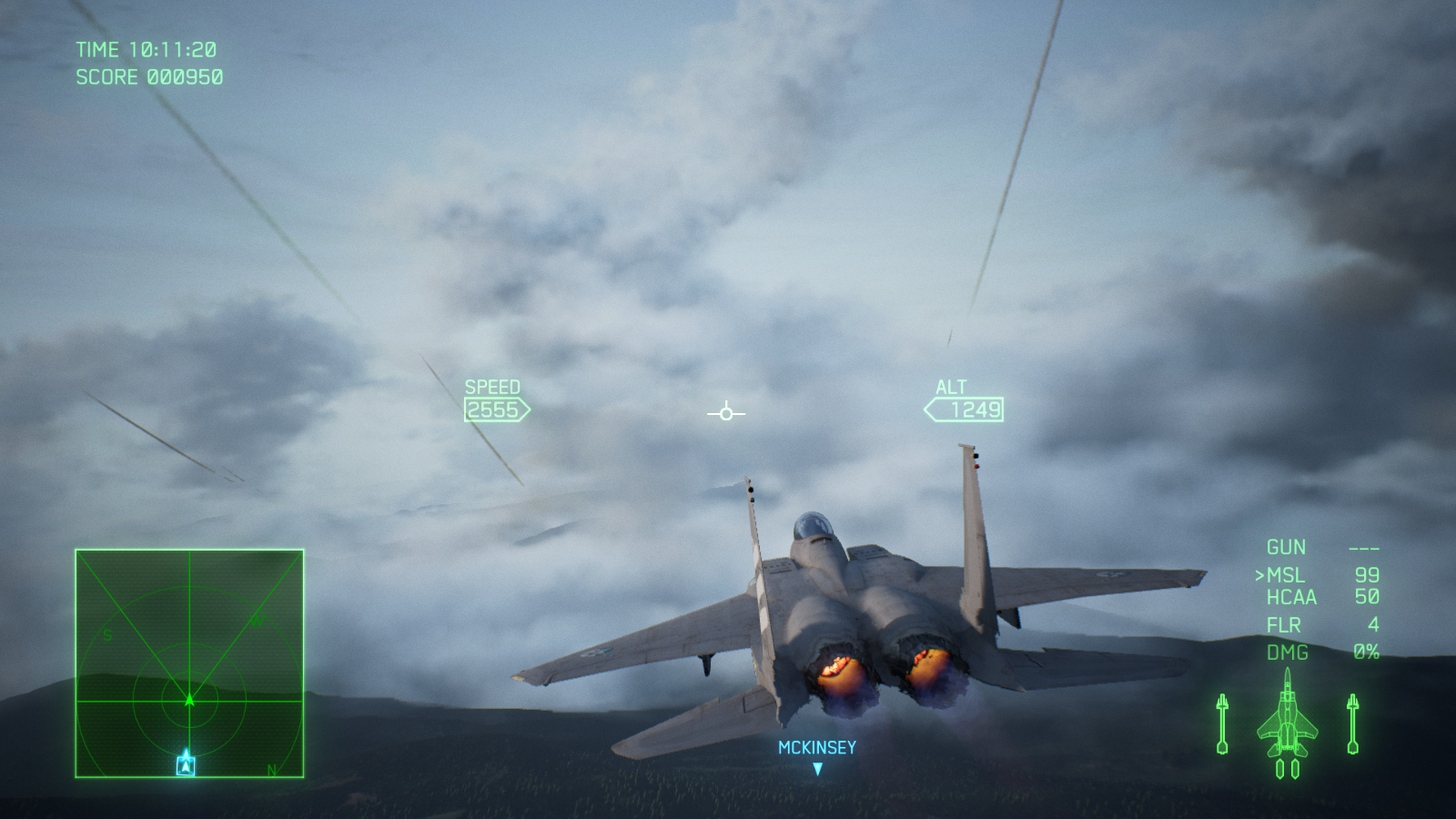Switch to the HCAA special weapon

(1290, 598)
